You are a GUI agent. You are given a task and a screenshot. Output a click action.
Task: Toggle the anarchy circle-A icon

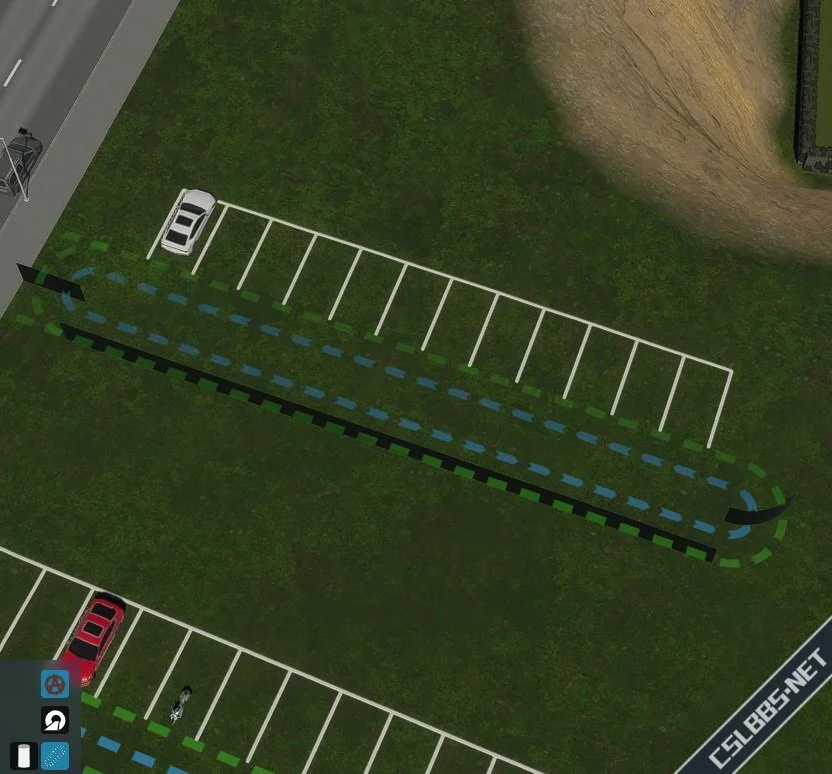pos(54,685)
